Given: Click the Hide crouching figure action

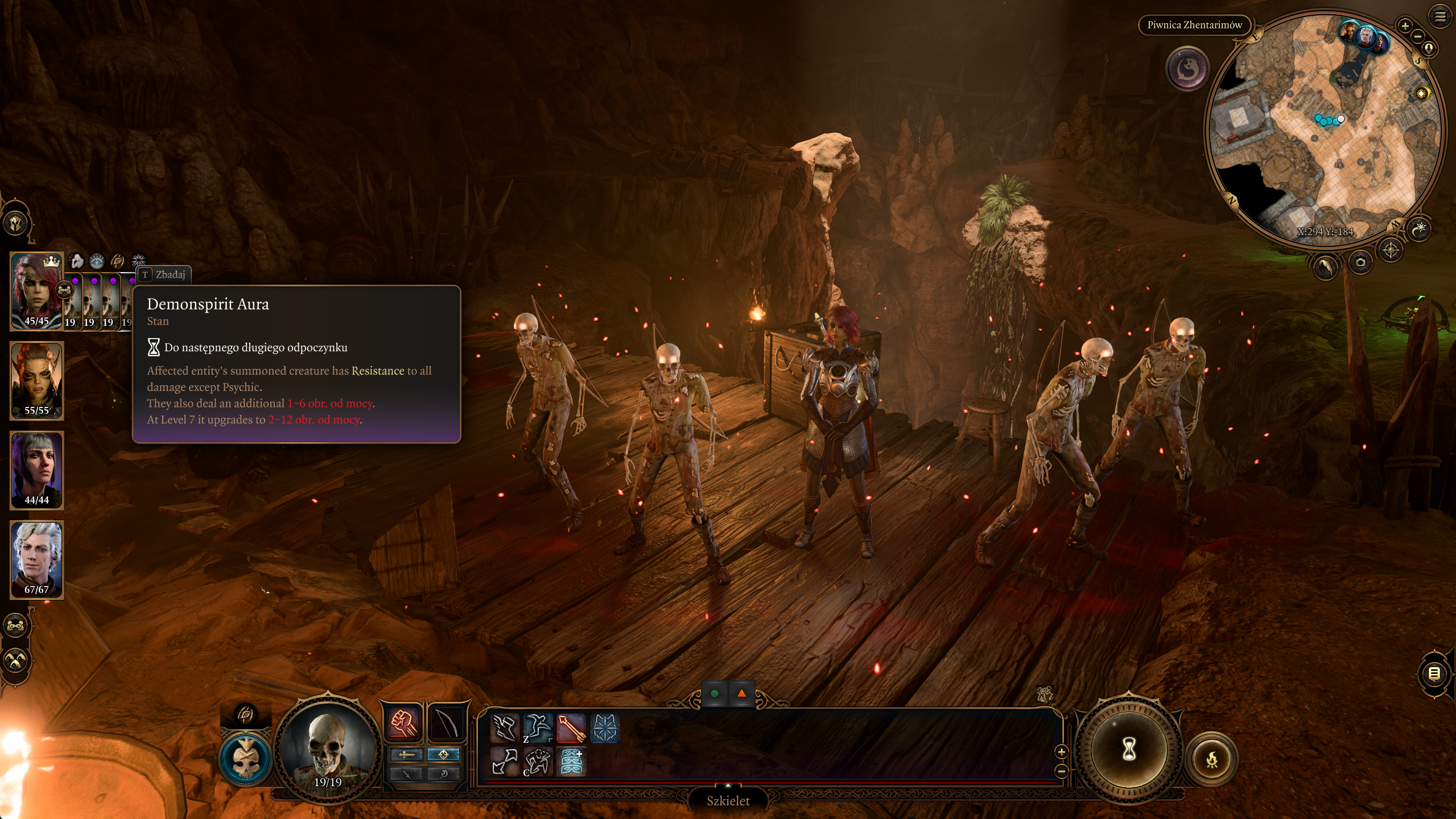Looking at the screenshot, I should tap(537, 762).
